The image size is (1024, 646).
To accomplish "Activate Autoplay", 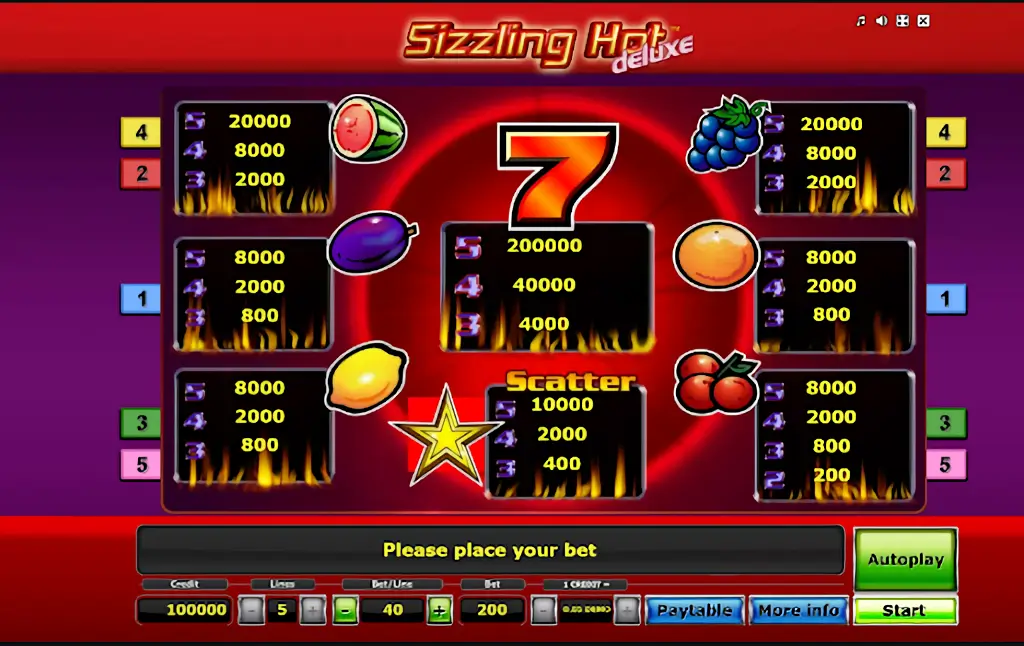I will (x=905, y=560).
